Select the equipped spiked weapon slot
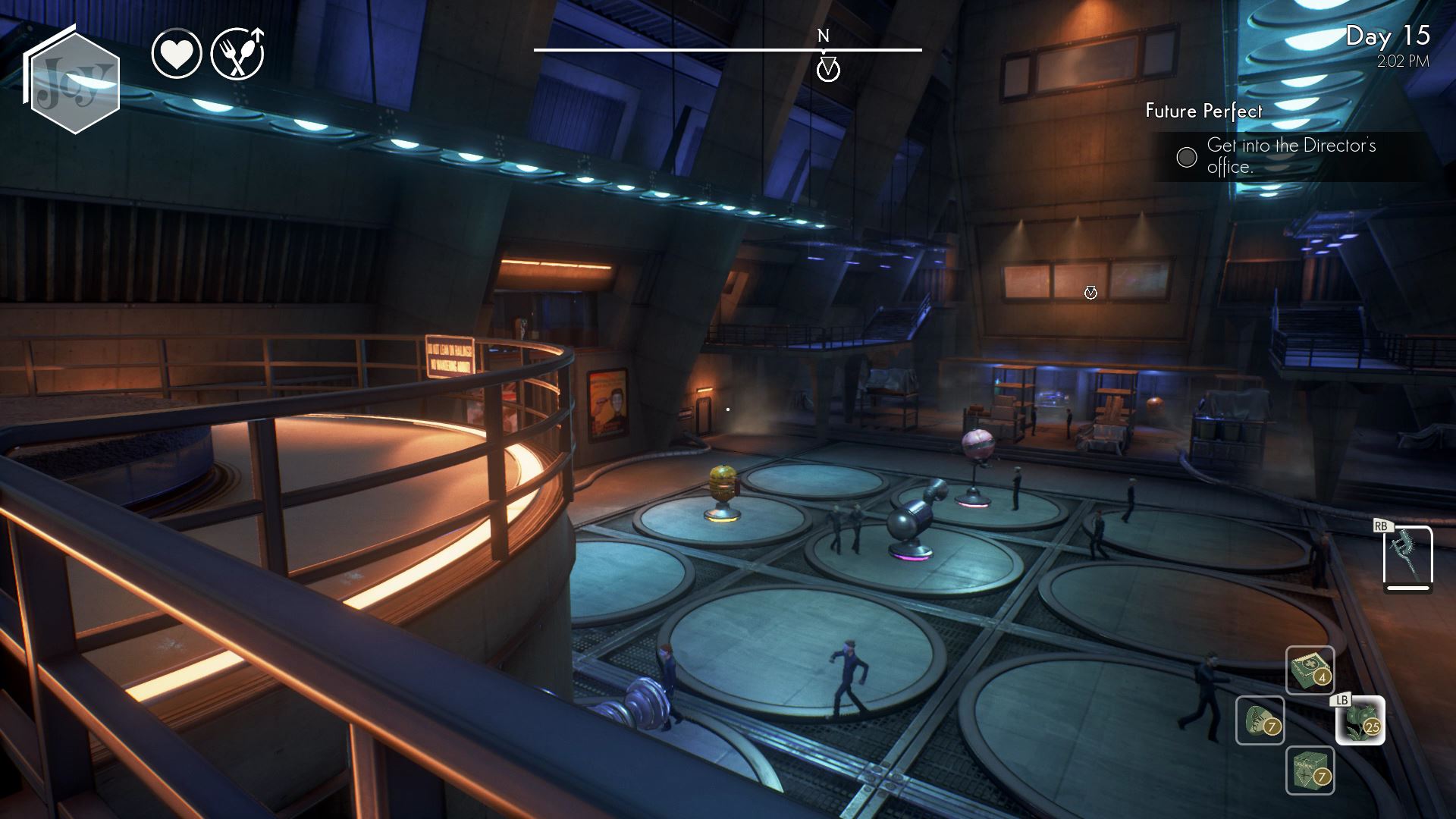Viewport: 1456px width, 819px height. pos(1407,557)
